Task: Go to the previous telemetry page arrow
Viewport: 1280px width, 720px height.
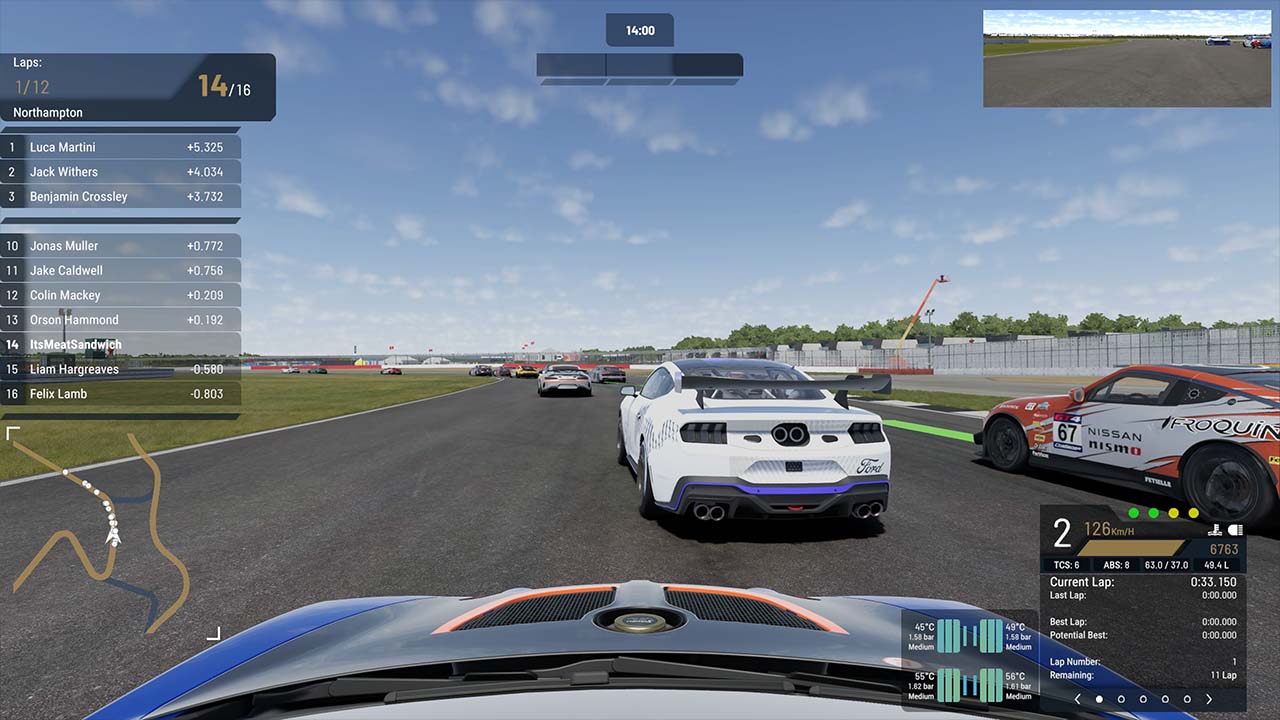Action: pos(1077,699)
